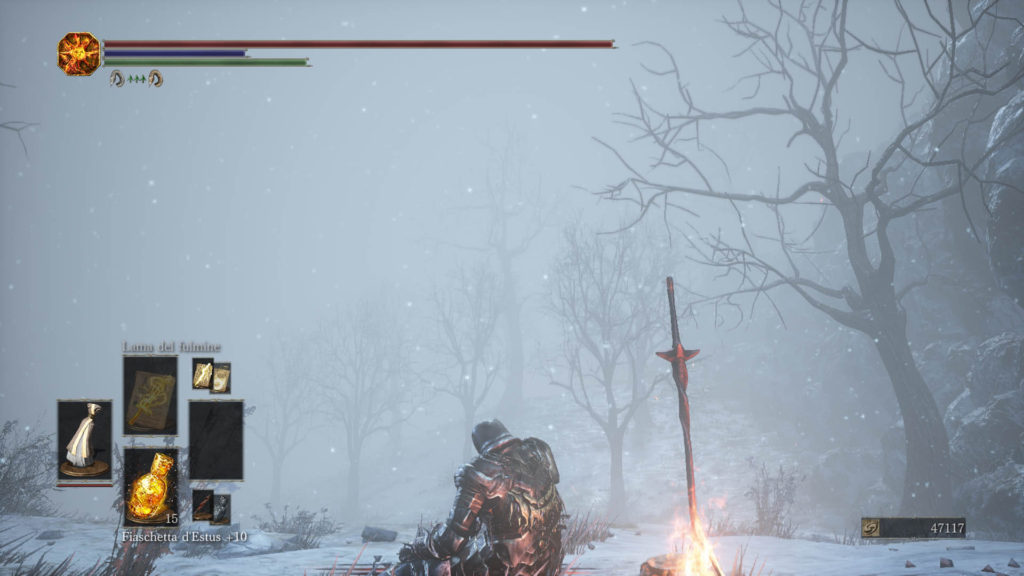Choose the white cloth talisman left-hand slot
The height and width of the screenshot is (576, 1024).
pos(84,441)
